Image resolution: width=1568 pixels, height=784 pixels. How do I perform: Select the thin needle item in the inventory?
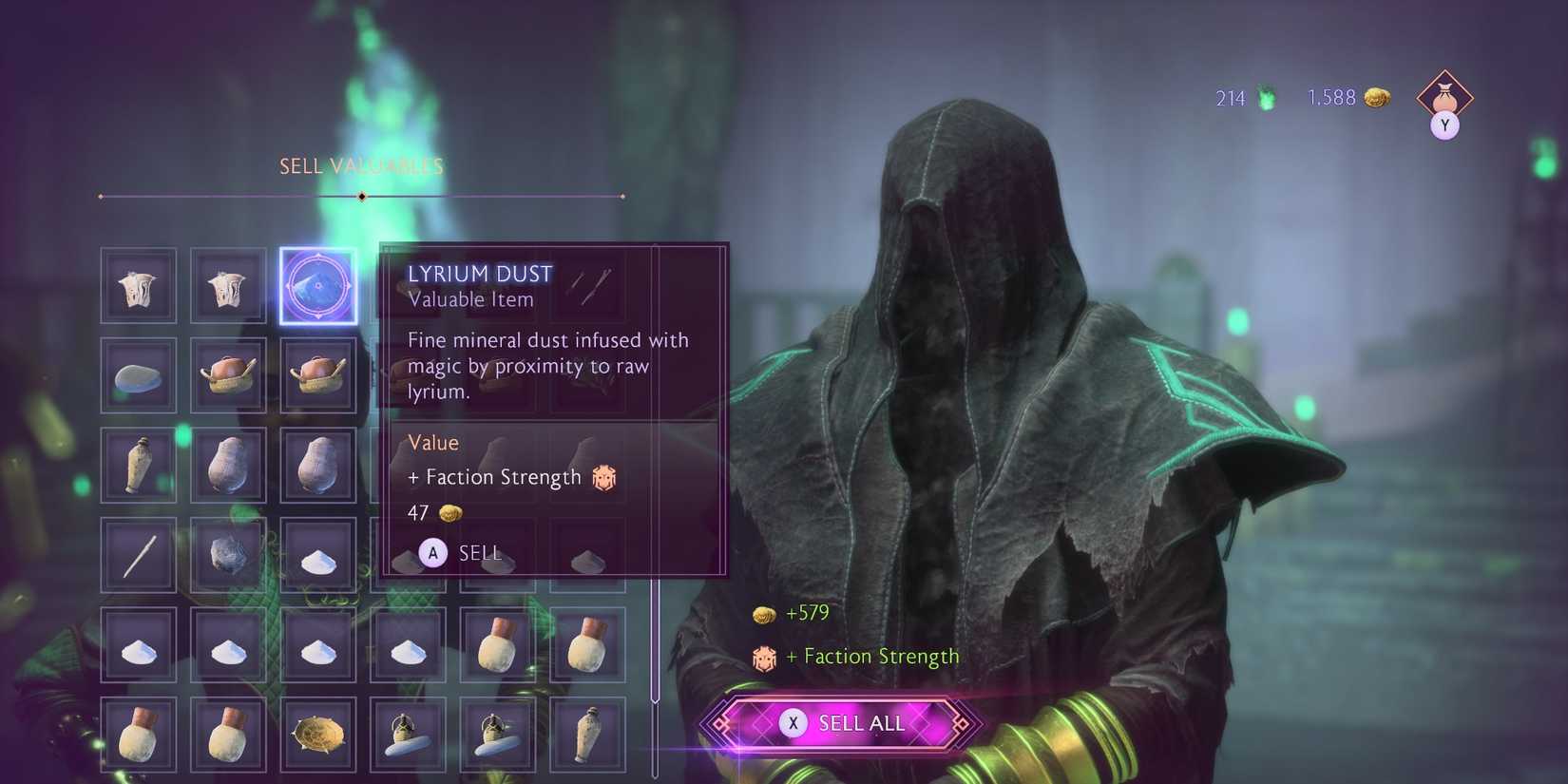tap(139, 554)
